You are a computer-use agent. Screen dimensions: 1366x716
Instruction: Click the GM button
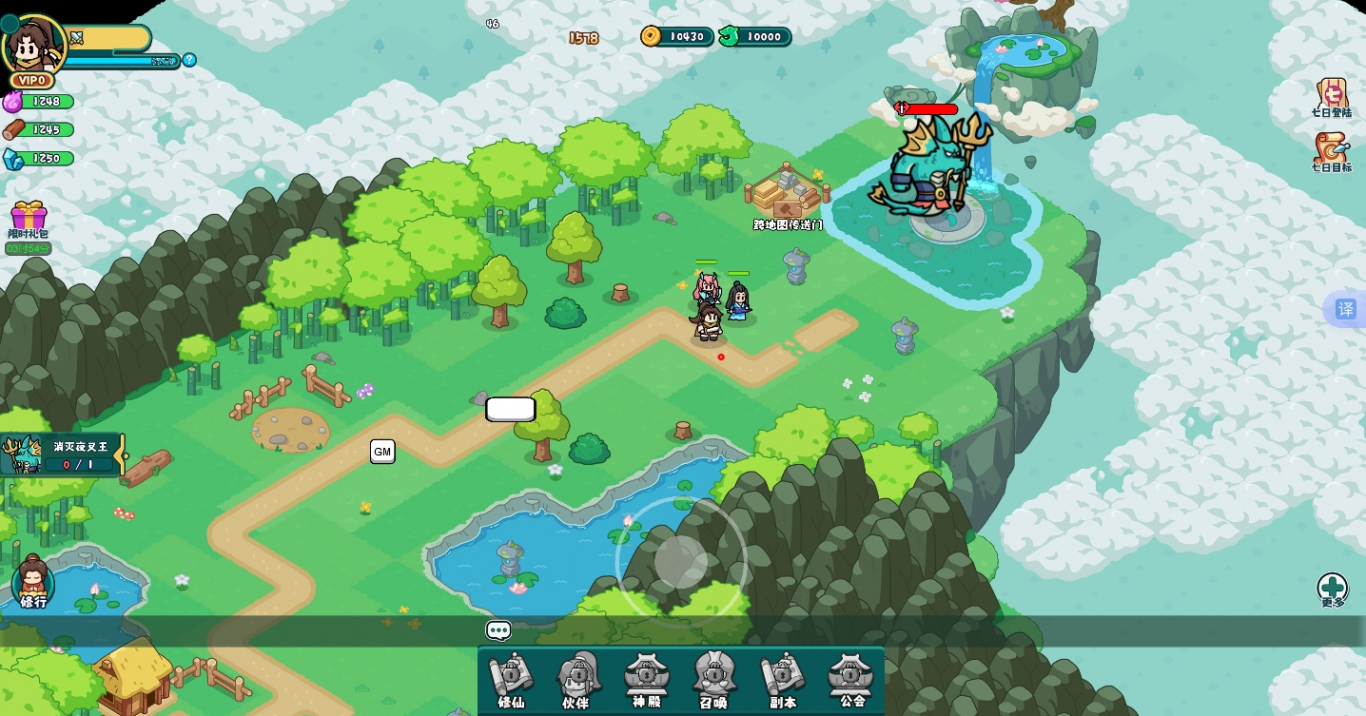(x=382, y=452)
